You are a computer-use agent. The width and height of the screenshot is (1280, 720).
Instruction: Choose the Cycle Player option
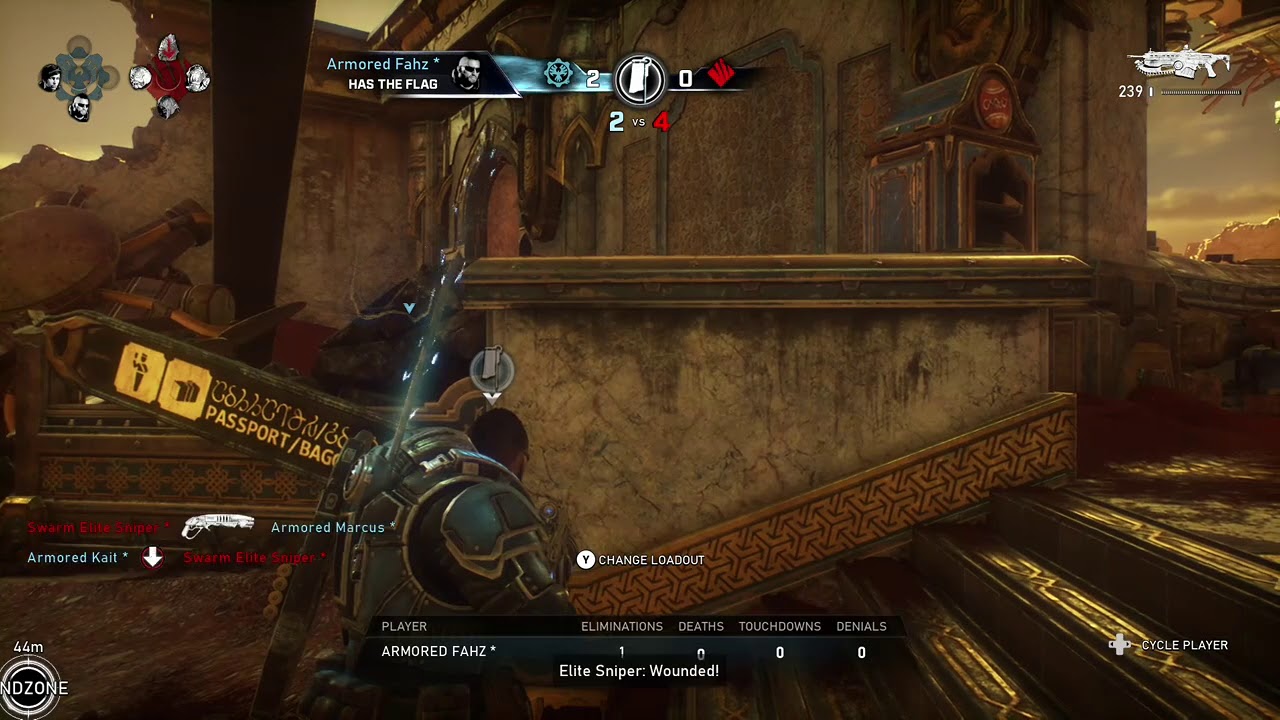(x=1168, y=645)
